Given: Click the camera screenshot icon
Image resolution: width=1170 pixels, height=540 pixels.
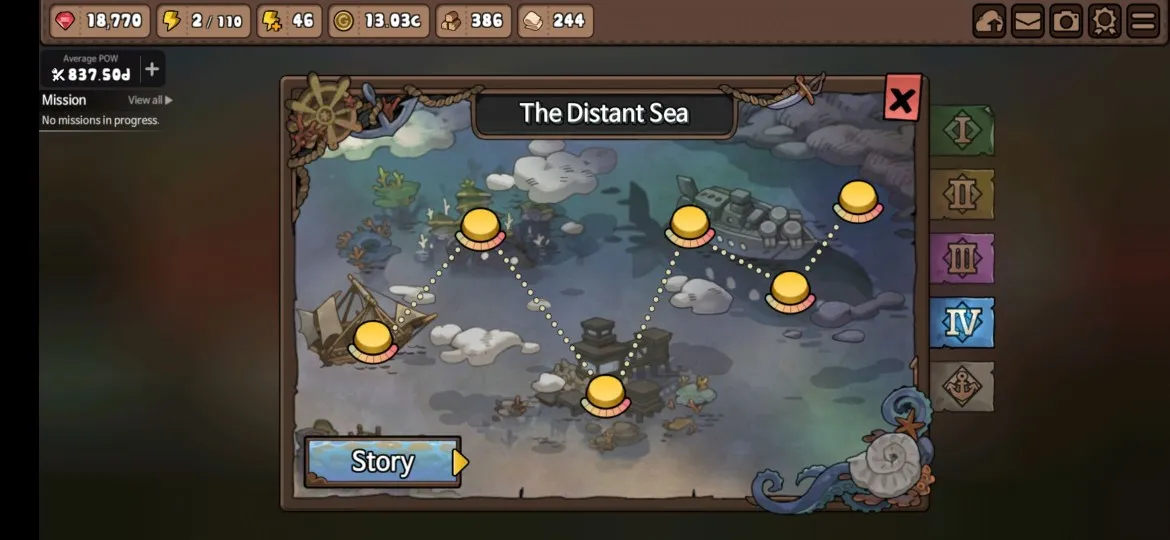Looking at the screenshot, I should 1066,21.
